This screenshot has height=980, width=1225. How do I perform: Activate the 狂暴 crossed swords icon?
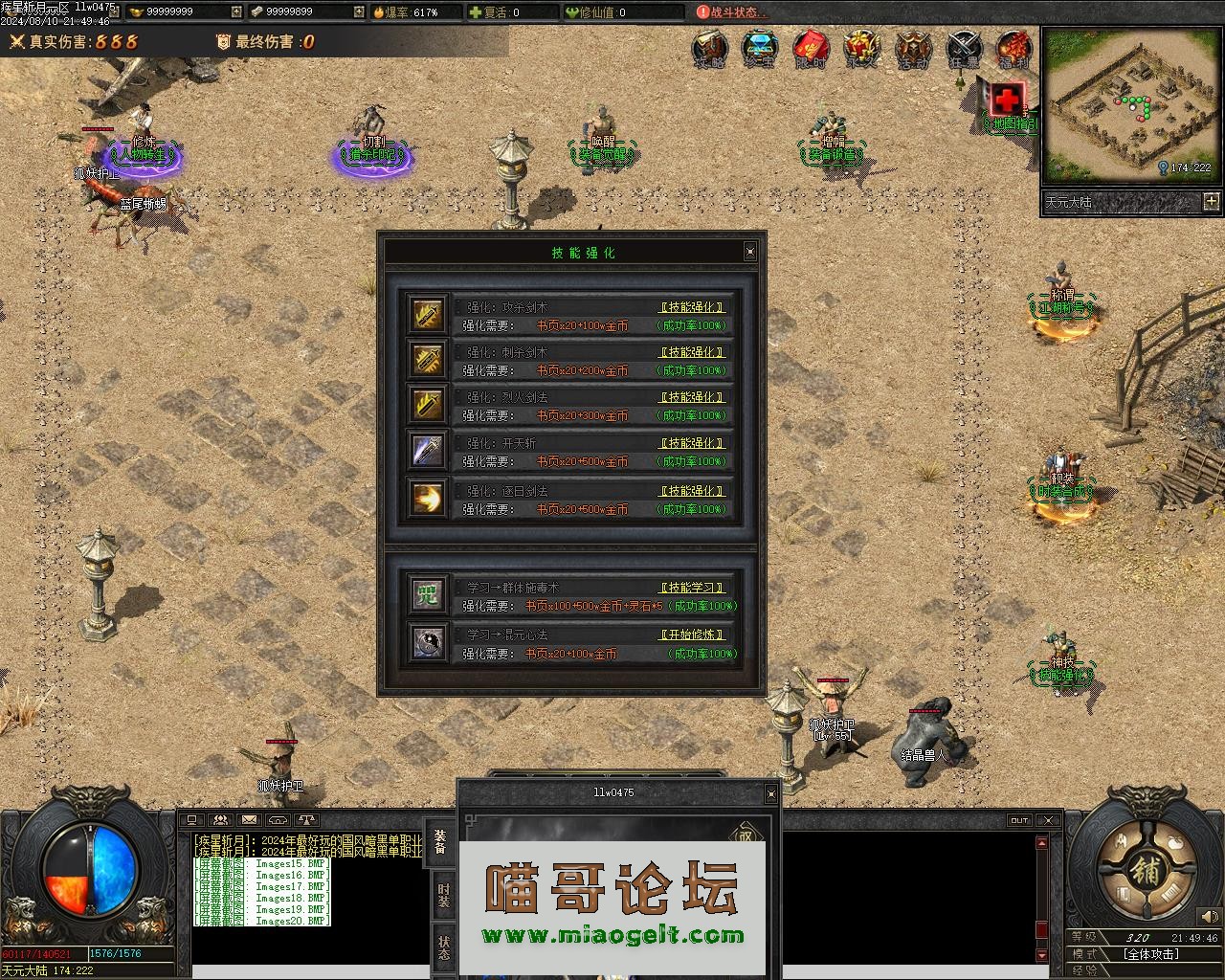coord(964,48)
